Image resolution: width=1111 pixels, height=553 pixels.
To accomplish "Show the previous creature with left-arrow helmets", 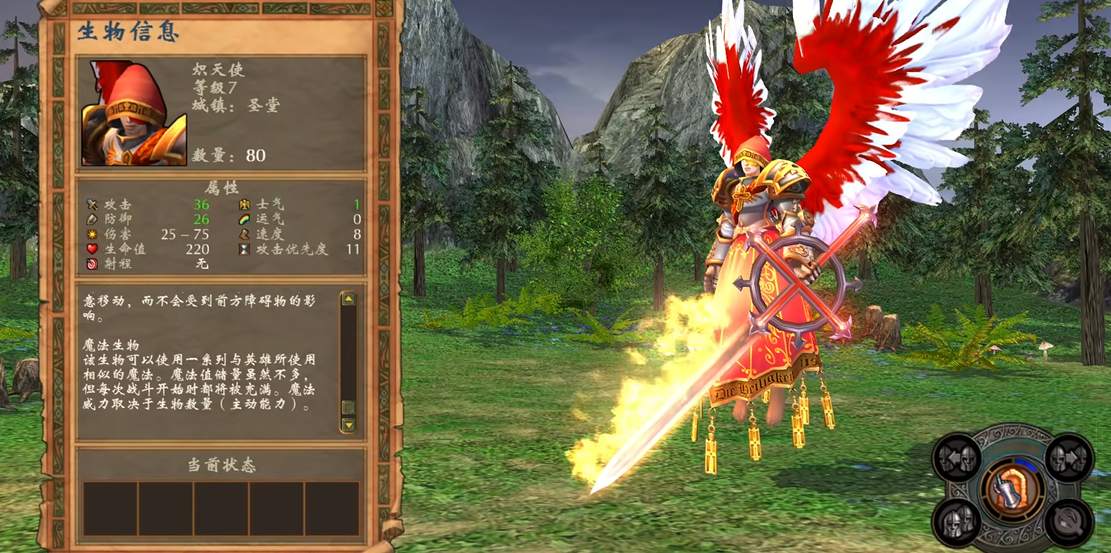I will pyautogui.click(x=956, y=458).
